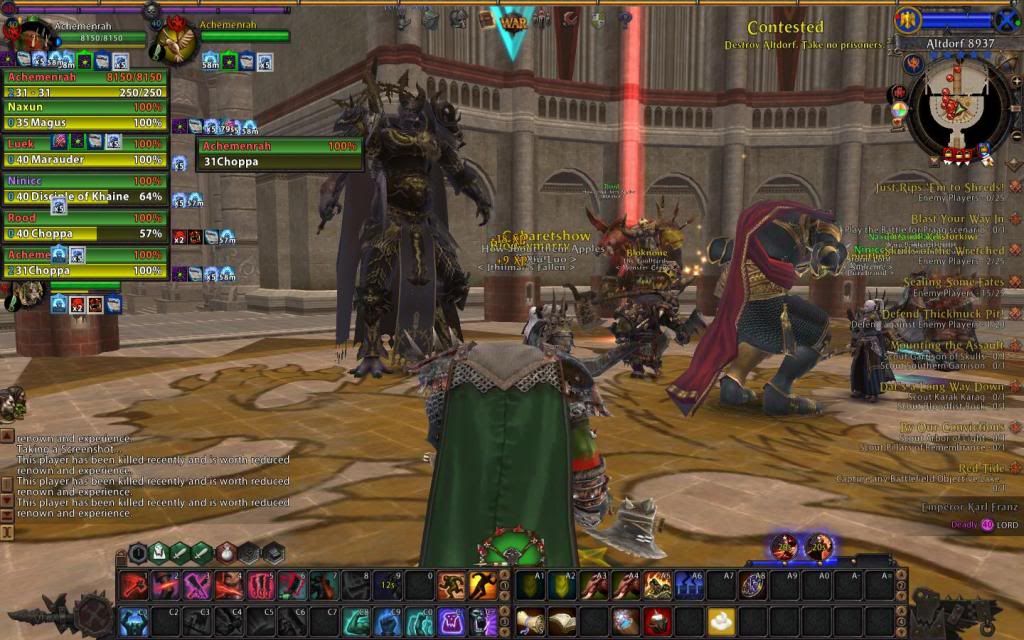The width and height of the screenshot is (1024, 640).
Task: Activate the 20s morale ability icon
Action: [x=819, y=547]
